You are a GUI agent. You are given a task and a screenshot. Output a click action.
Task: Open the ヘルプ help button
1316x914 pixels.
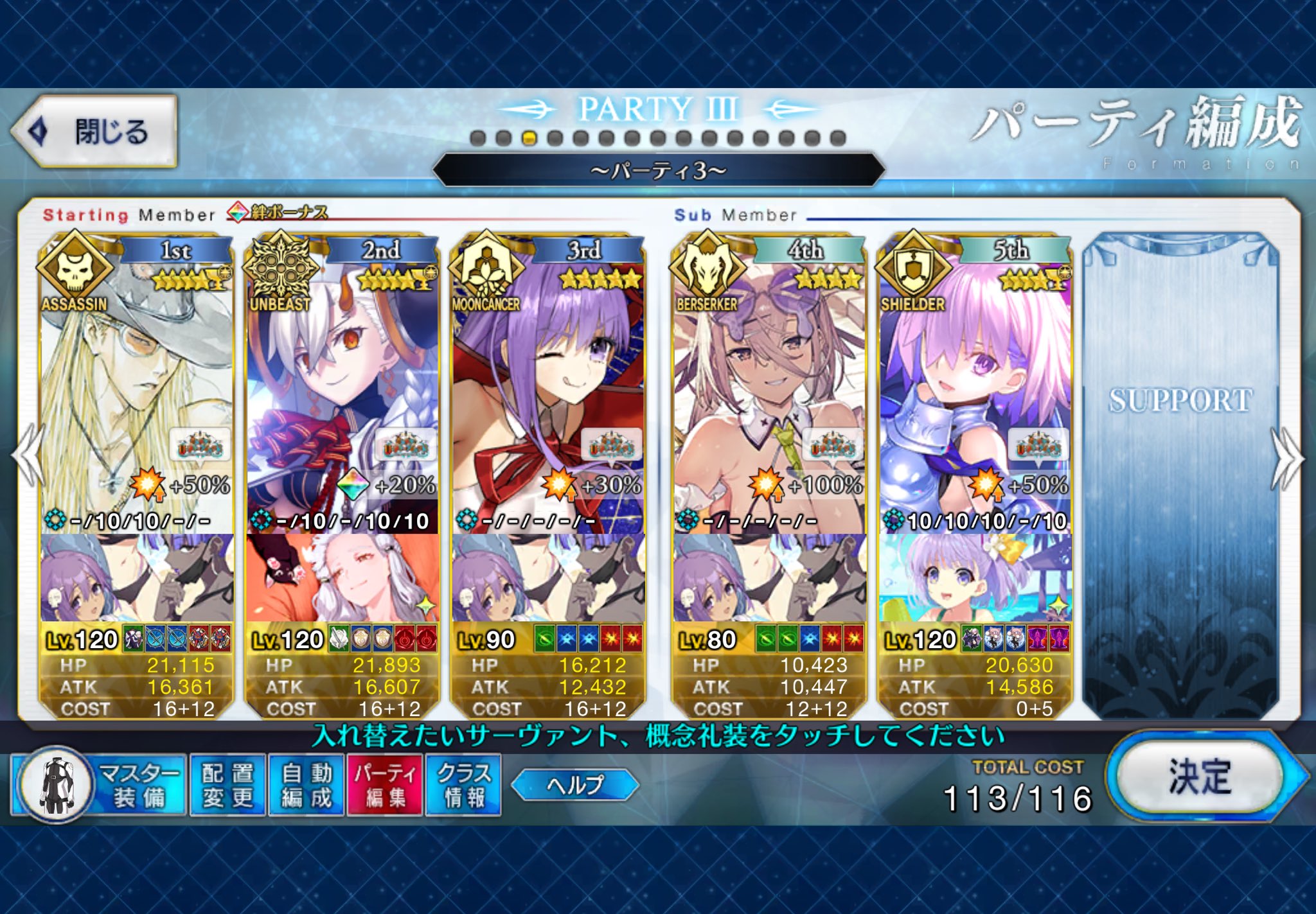point(574,784)
